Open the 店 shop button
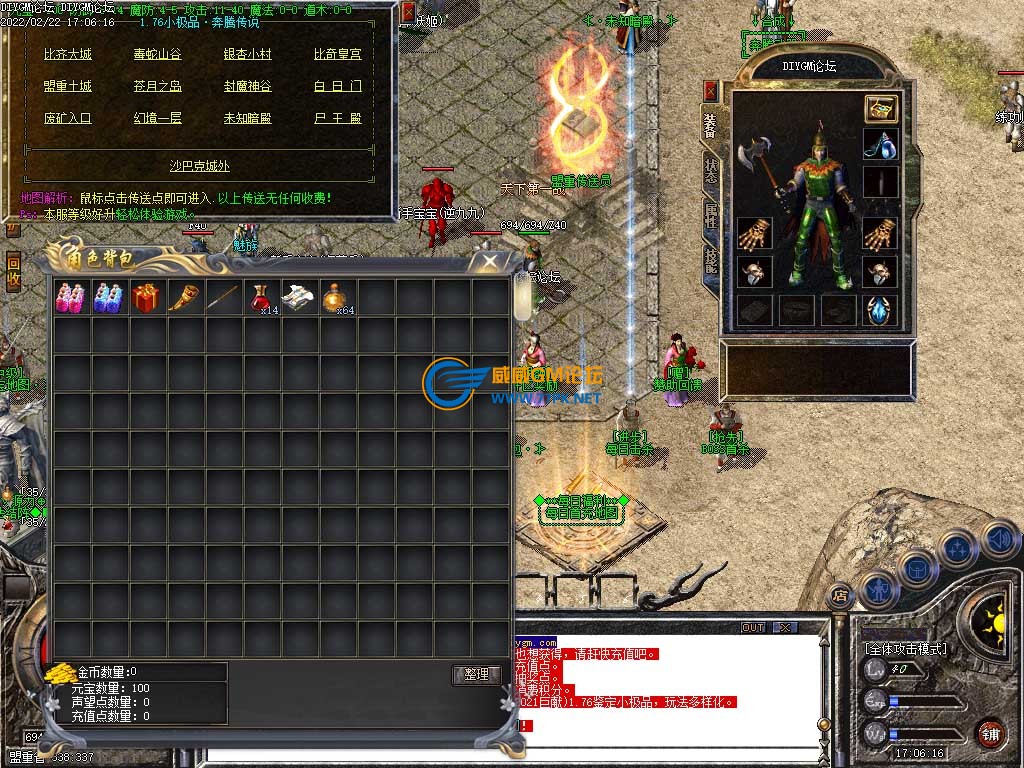 pos(840,594)
